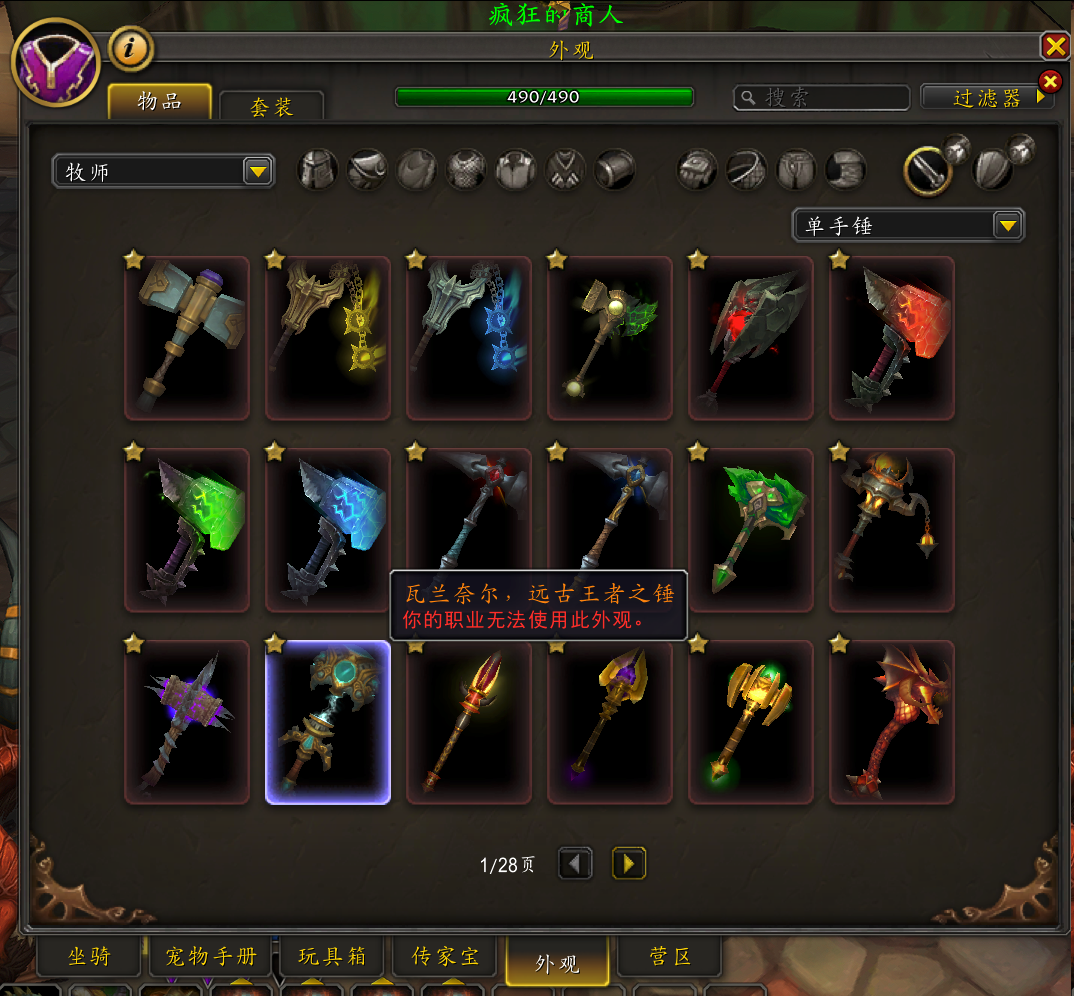
Task: Click the round info button
Action: (130, 47)
